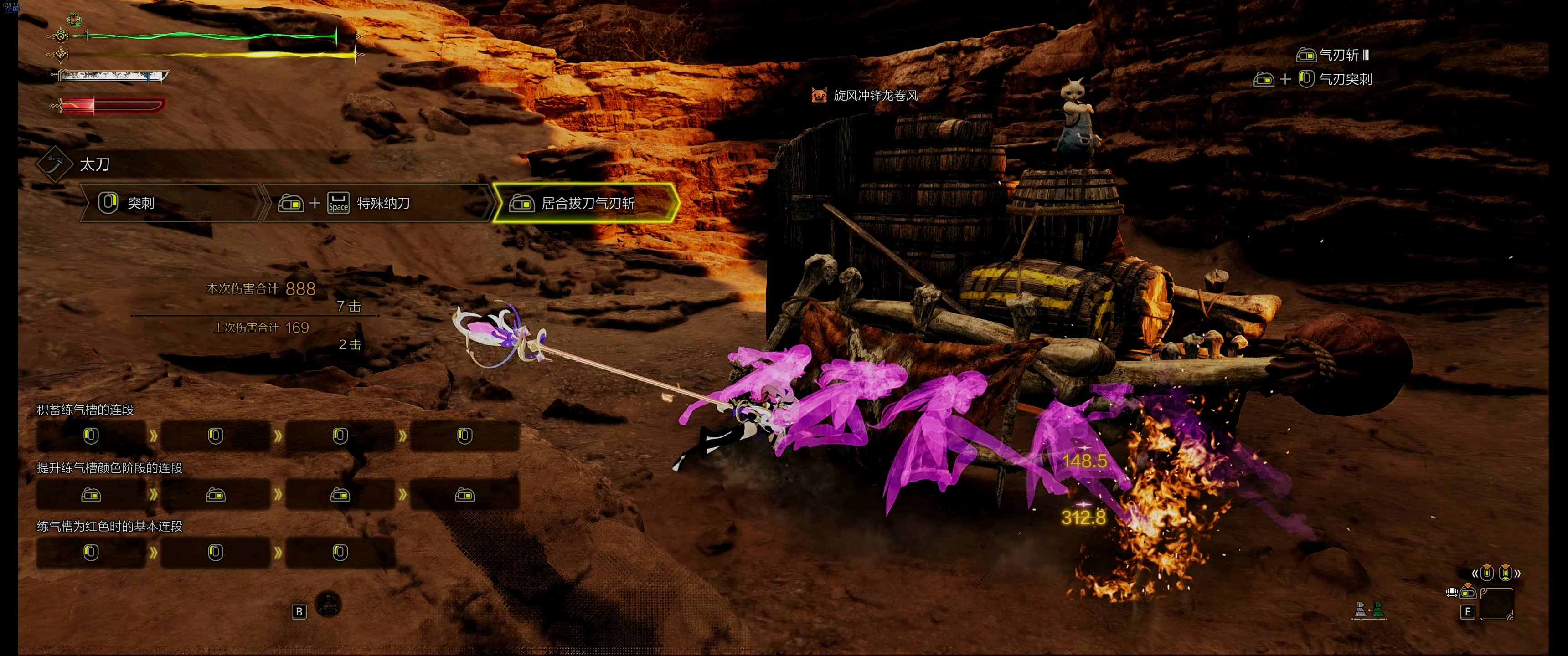The image size is (1568, 656).
Task: Select the highlighted 居合拔刀气刃斩 combo step
Action: (x=586, y=203)
